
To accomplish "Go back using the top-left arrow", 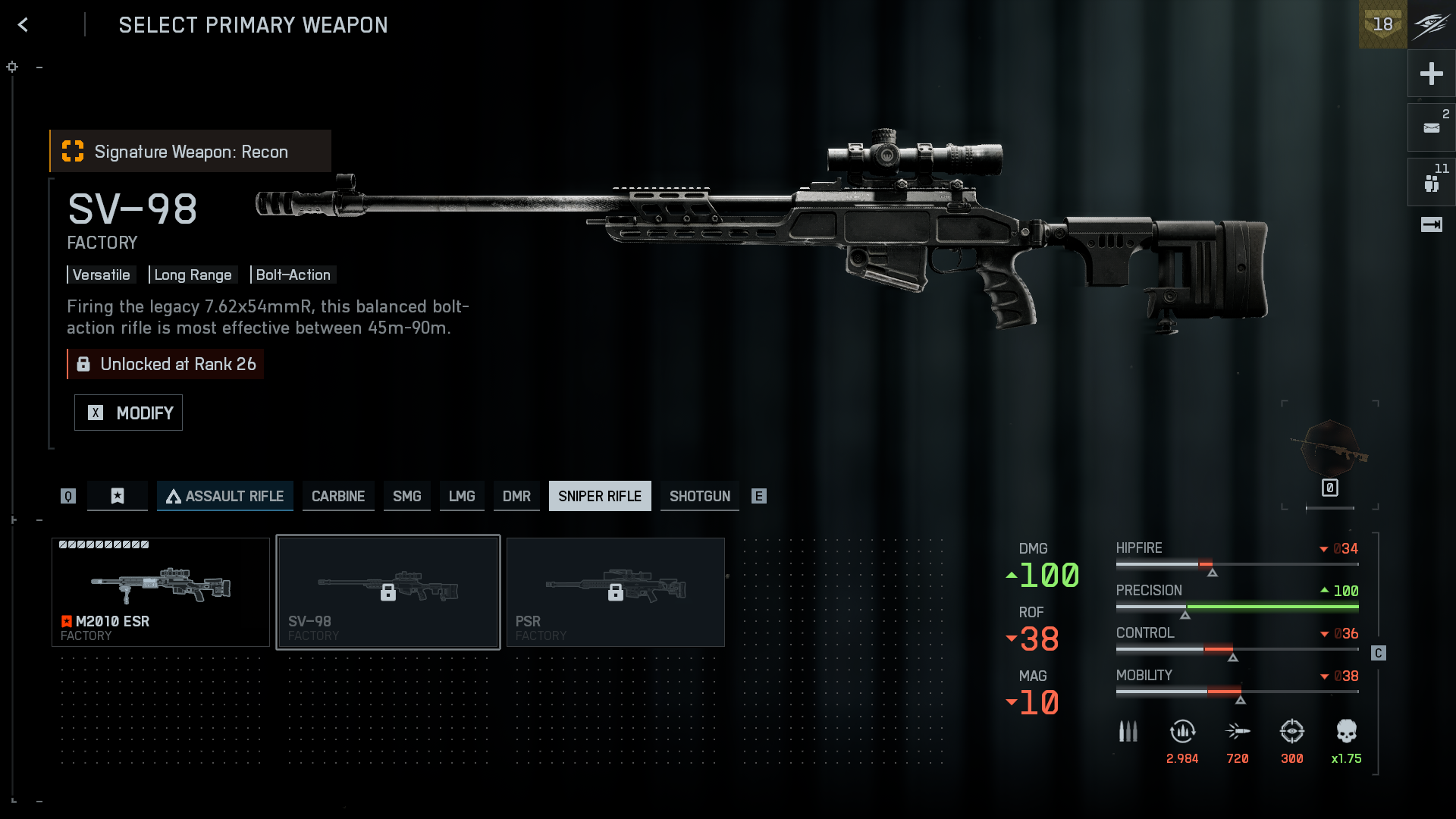I will (x=24, y=25).
